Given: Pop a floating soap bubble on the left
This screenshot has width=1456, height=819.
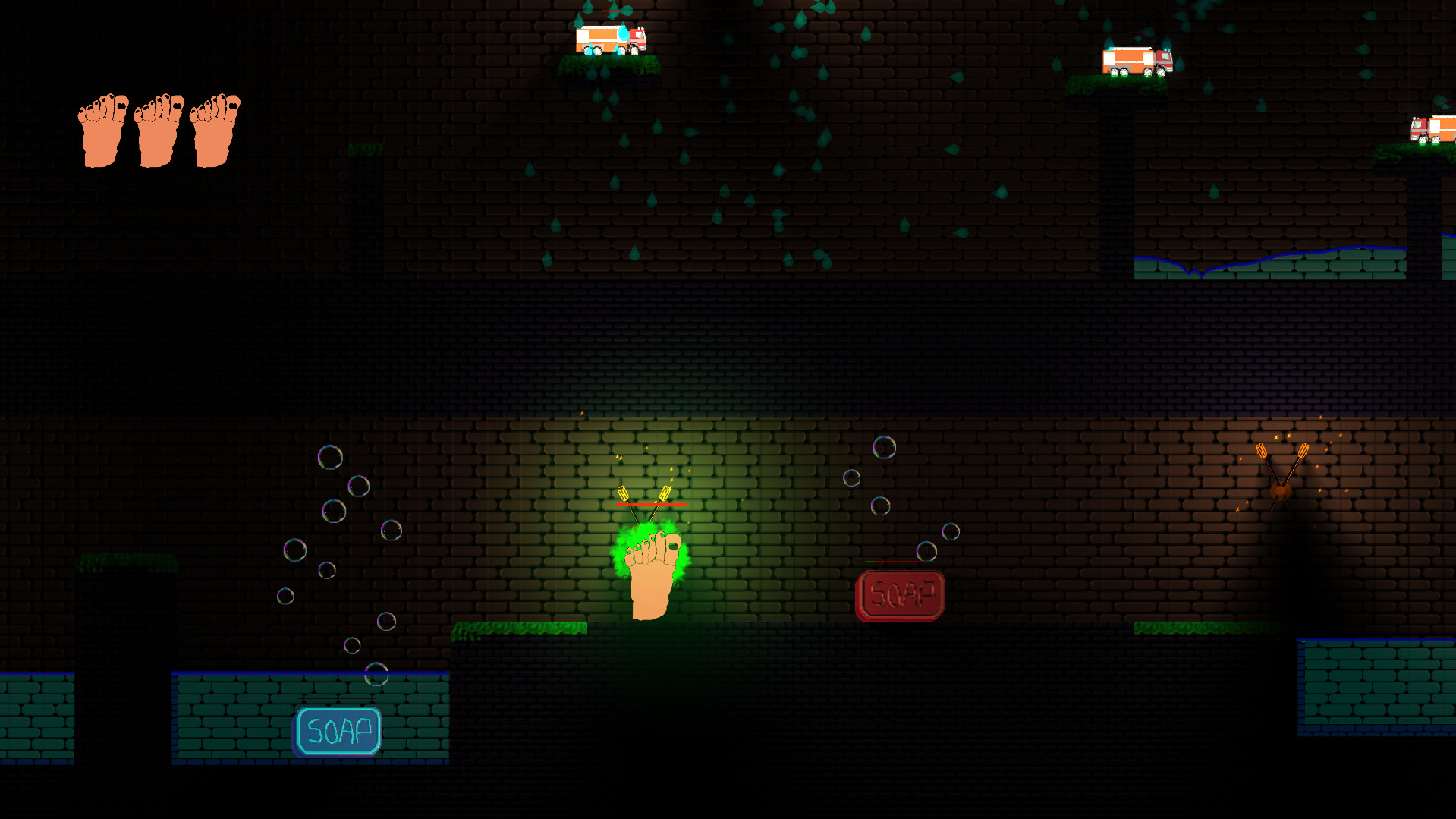Looking at the screenshot, I should coord(332,455).
